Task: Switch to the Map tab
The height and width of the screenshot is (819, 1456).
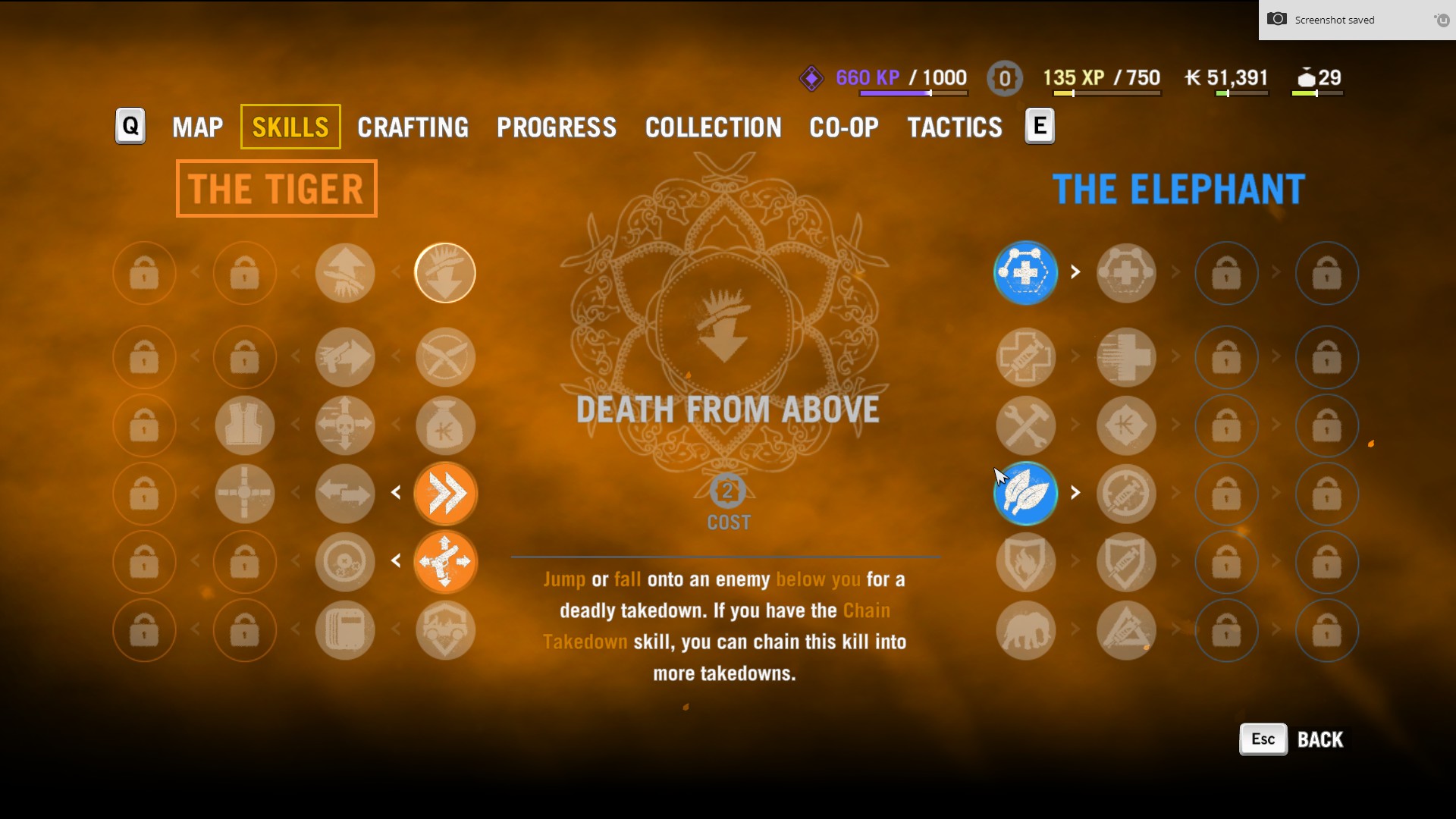Action: click(197, 127)
